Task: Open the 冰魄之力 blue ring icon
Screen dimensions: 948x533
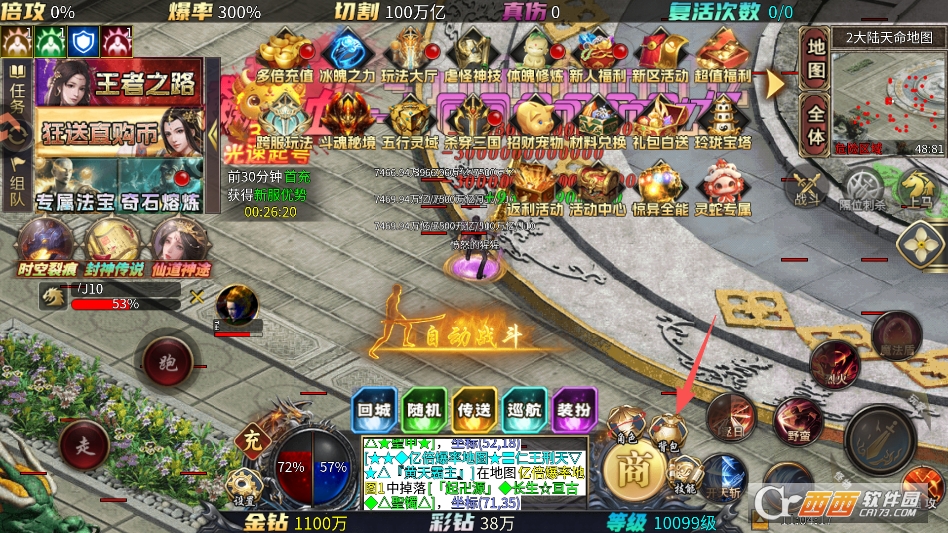Action: [x=348, y=55]
